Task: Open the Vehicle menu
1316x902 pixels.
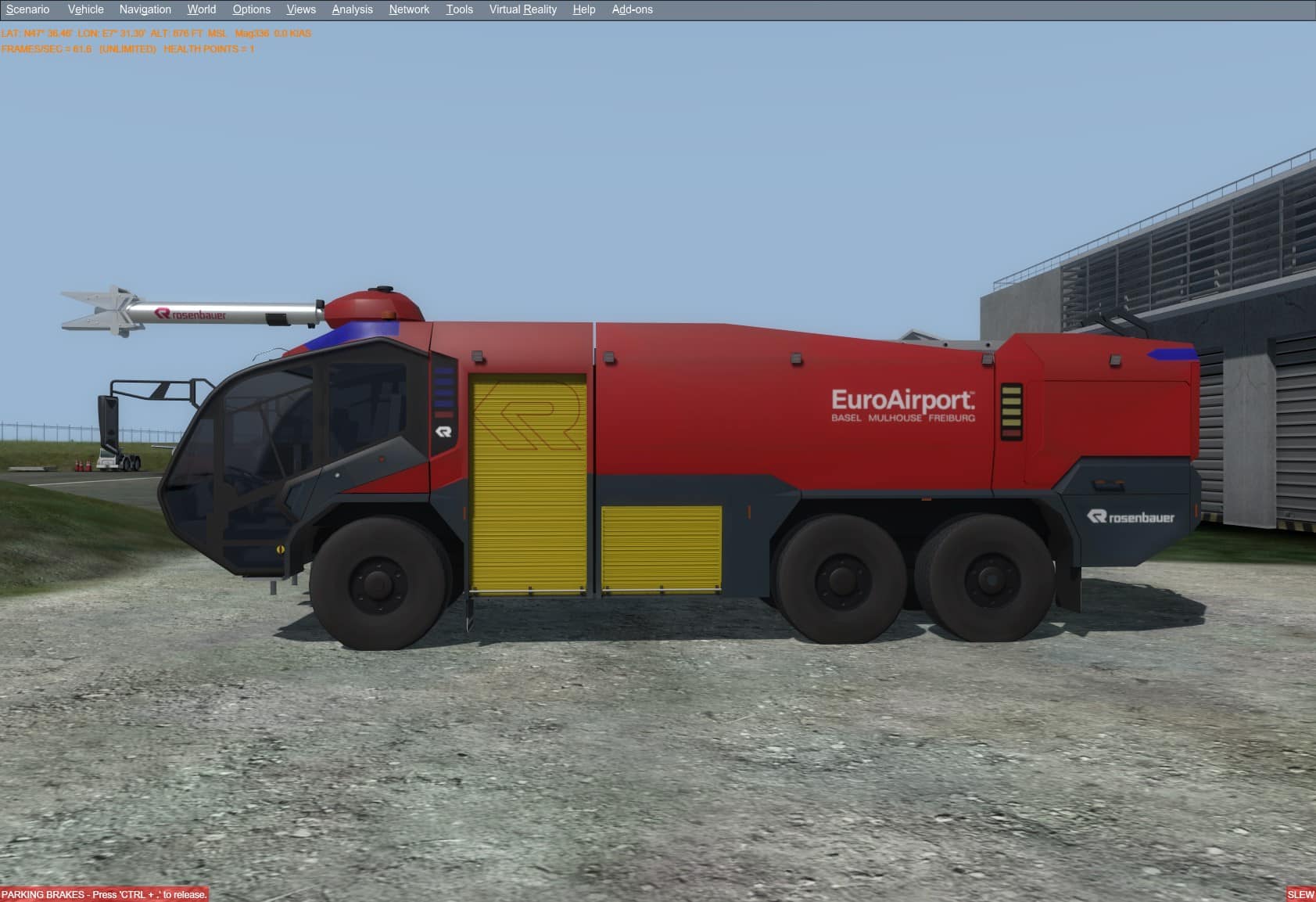Action: click(85, 9)
